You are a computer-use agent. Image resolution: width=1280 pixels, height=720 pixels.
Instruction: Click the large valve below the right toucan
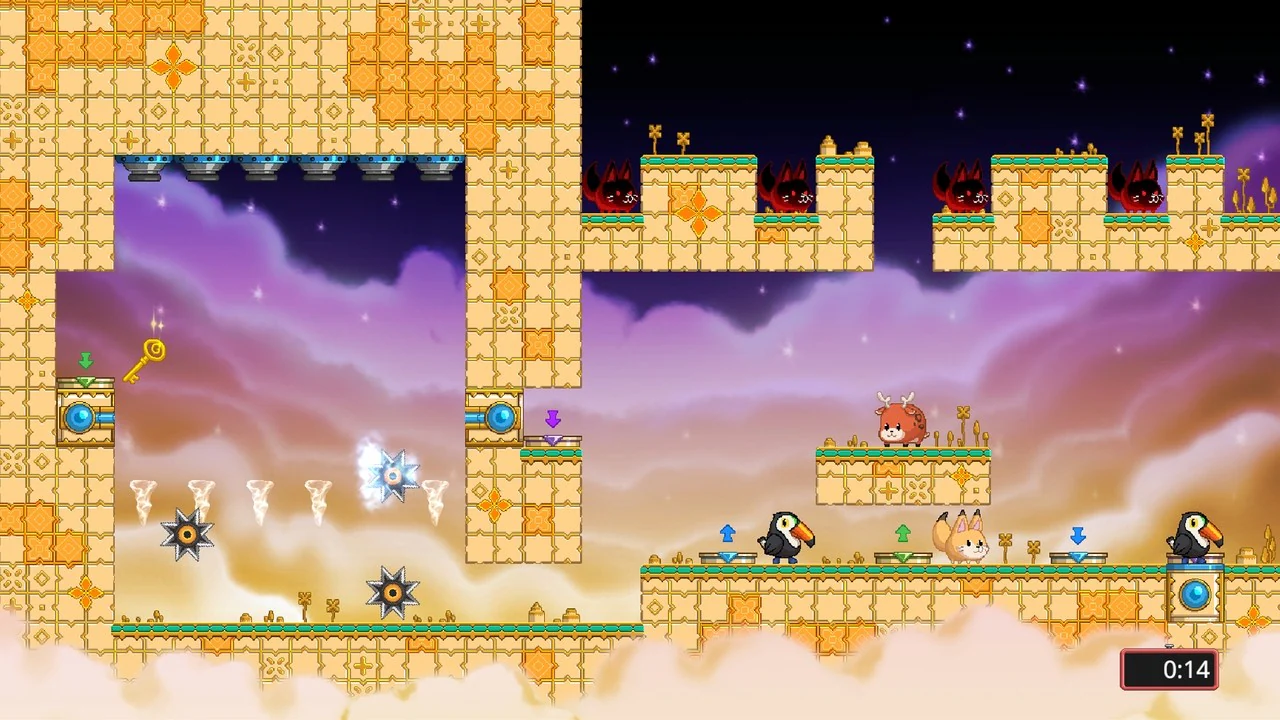pyautogui.click(x=1196, y=595)
